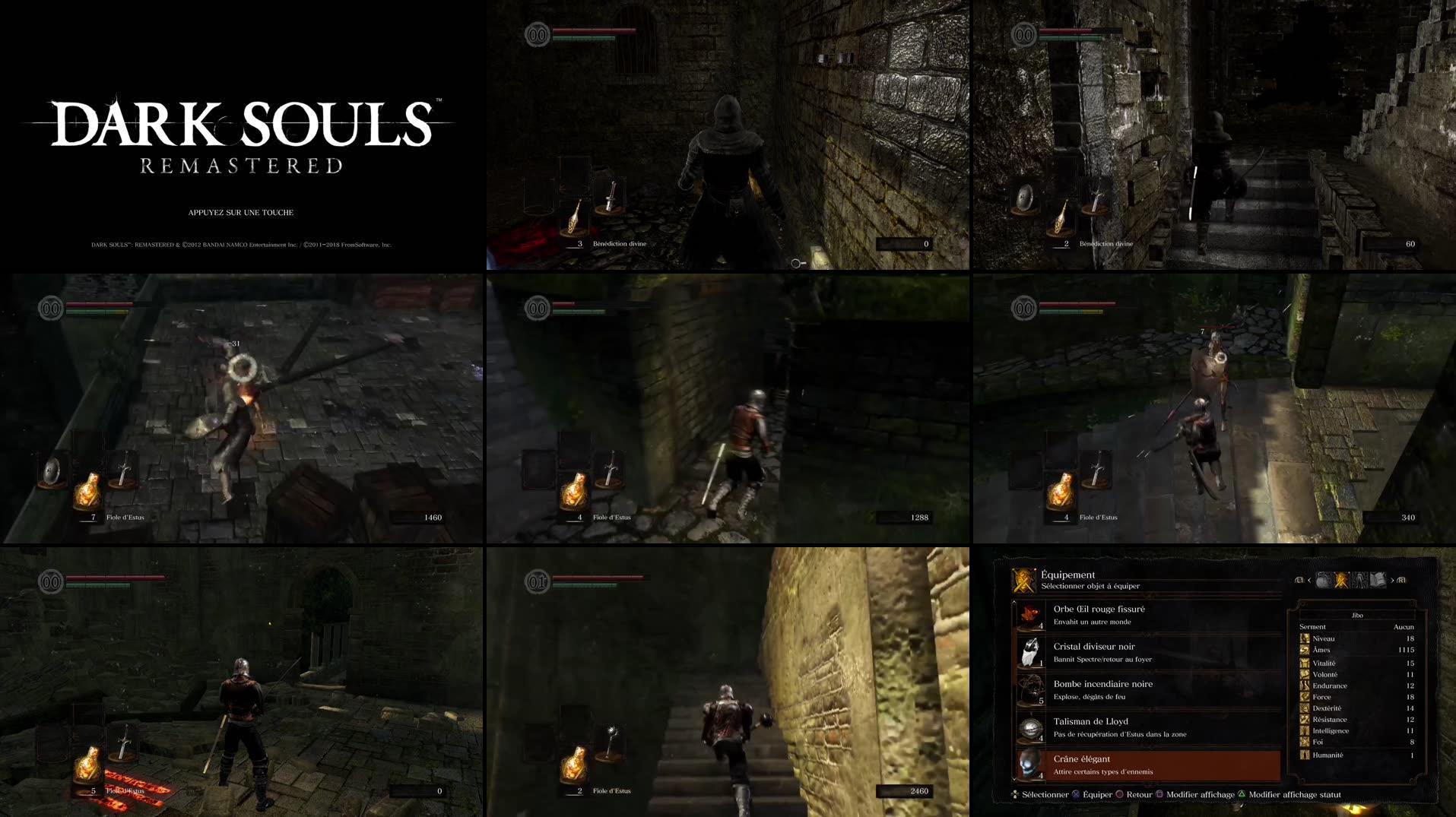Click Équiper in the bottom button bar
Viewport: 1456px width, 817px height.
tap(1097, 794)
